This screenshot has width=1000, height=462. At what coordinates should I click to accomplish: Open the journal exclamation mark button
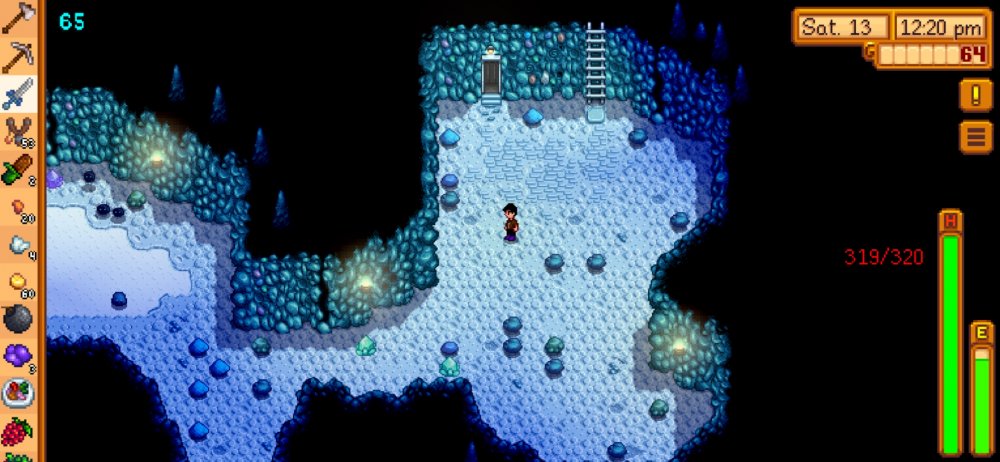tap(975, 95)
